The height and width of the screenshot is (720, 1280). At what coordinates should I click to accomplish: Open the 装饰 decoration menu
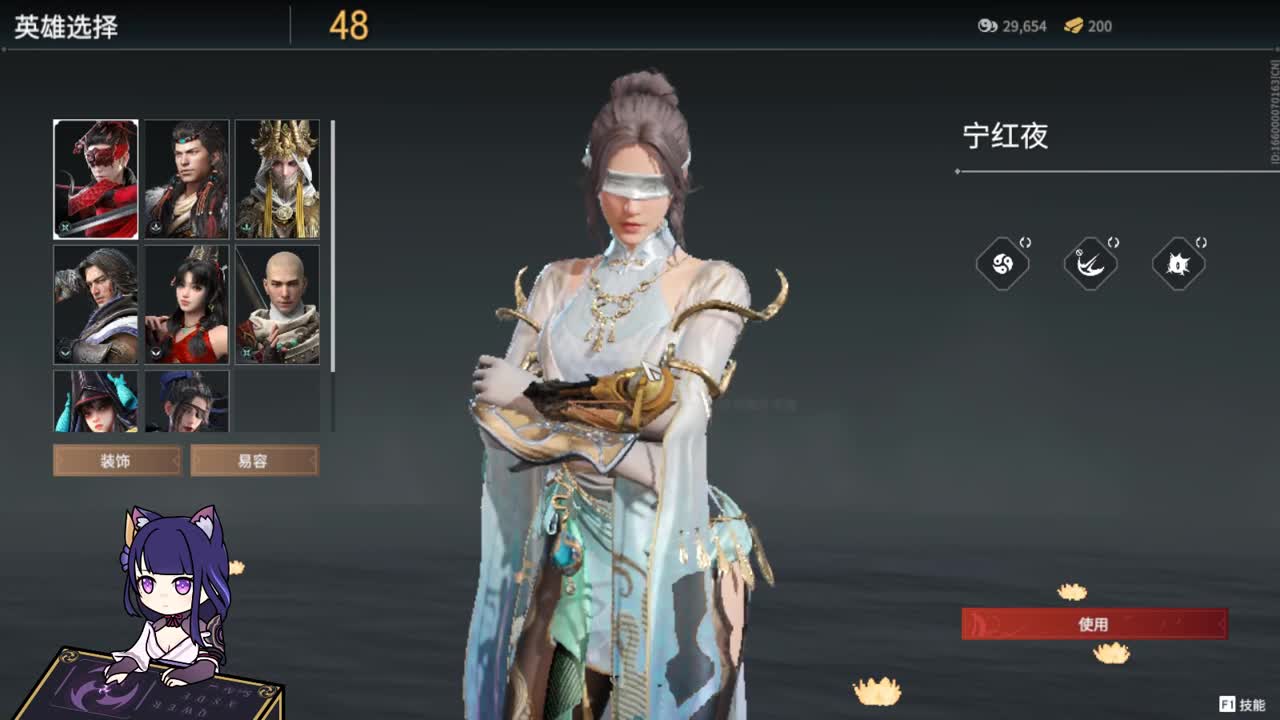(x=116, y=461)
